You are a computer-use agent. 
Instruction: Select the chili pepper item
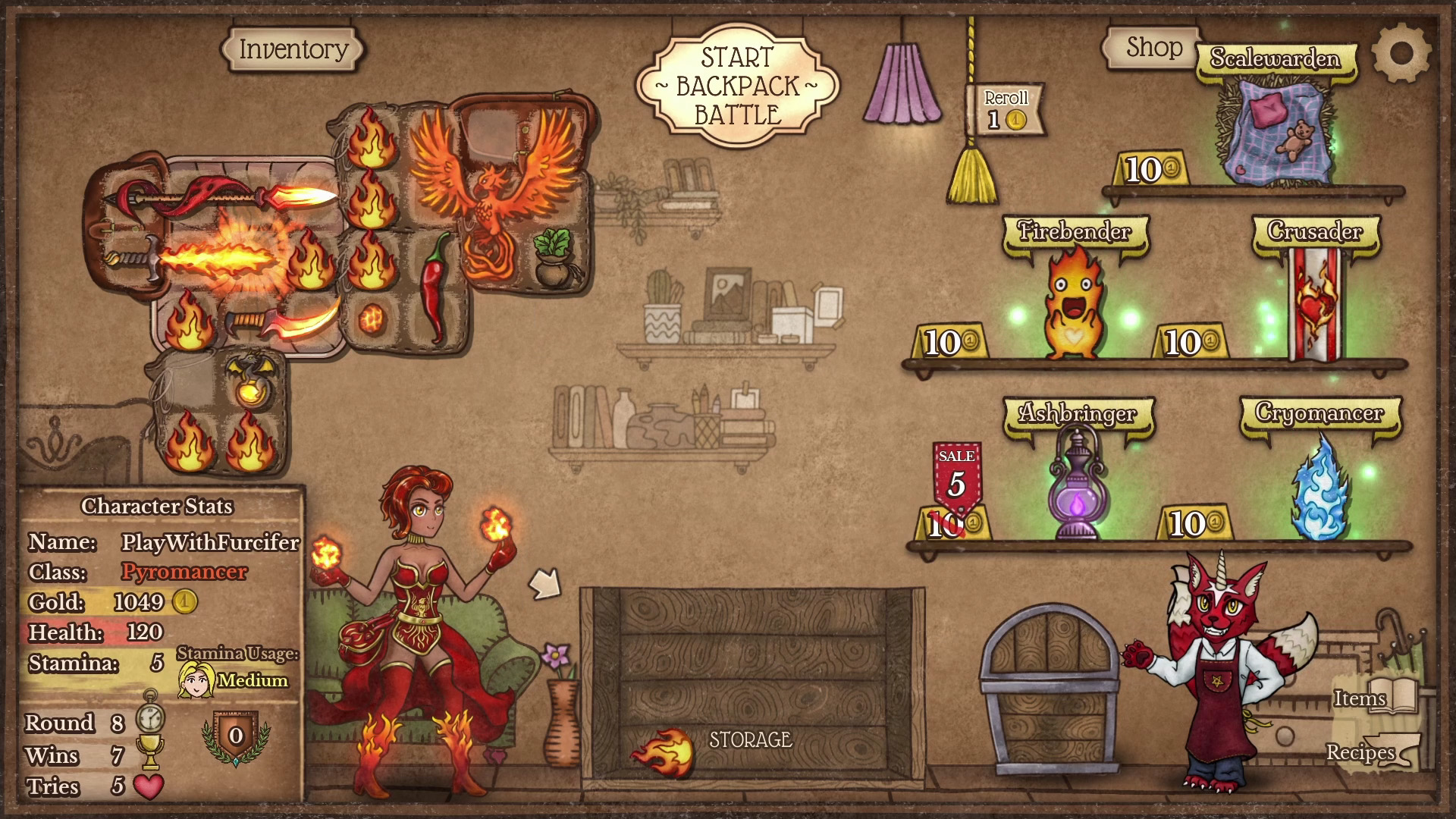coord(435,287)
